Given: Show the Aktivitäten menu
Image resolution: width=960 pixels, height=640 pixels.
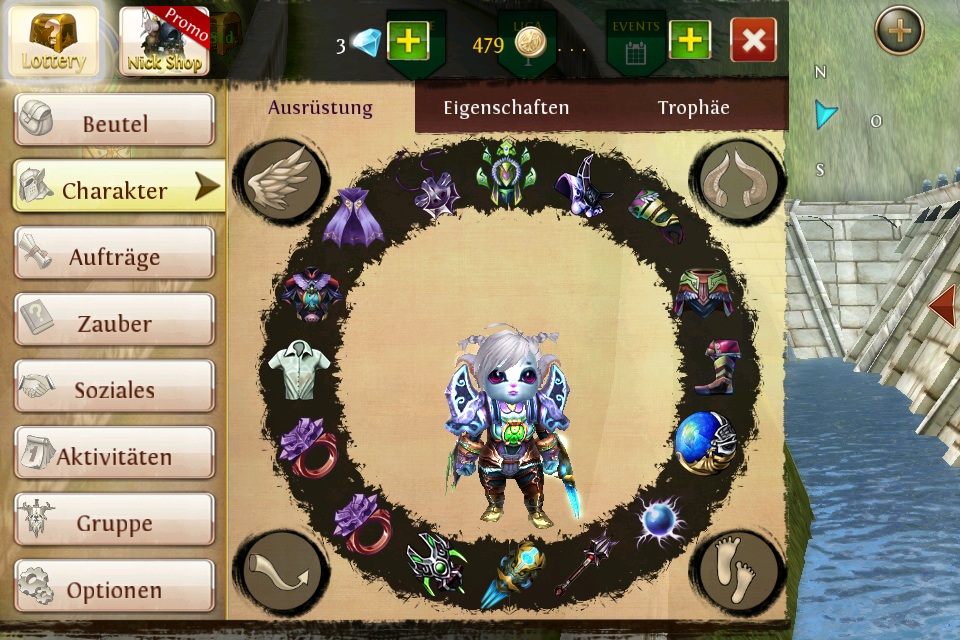Looking at the screenshot, I should tap(114, 457).
